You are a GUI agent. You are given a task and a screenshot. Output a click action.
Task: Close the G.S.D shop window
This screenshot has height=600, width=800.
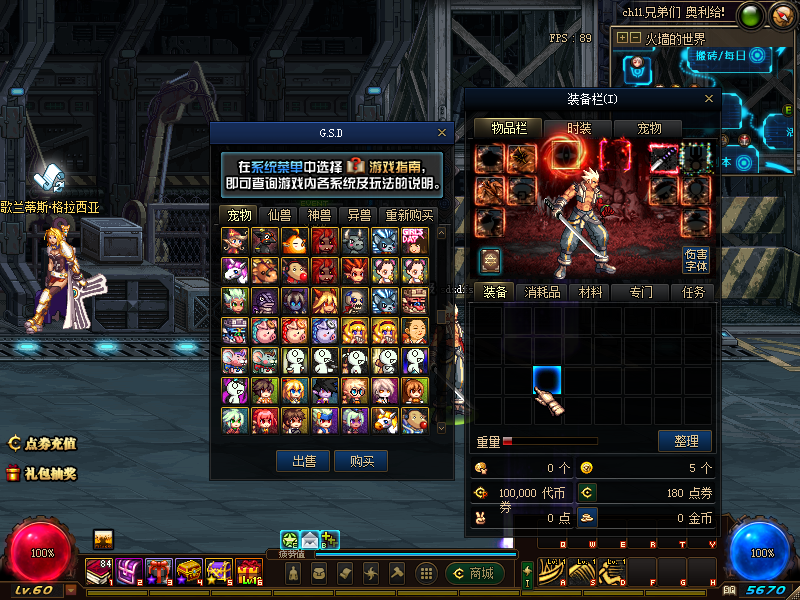coord(442,132)
